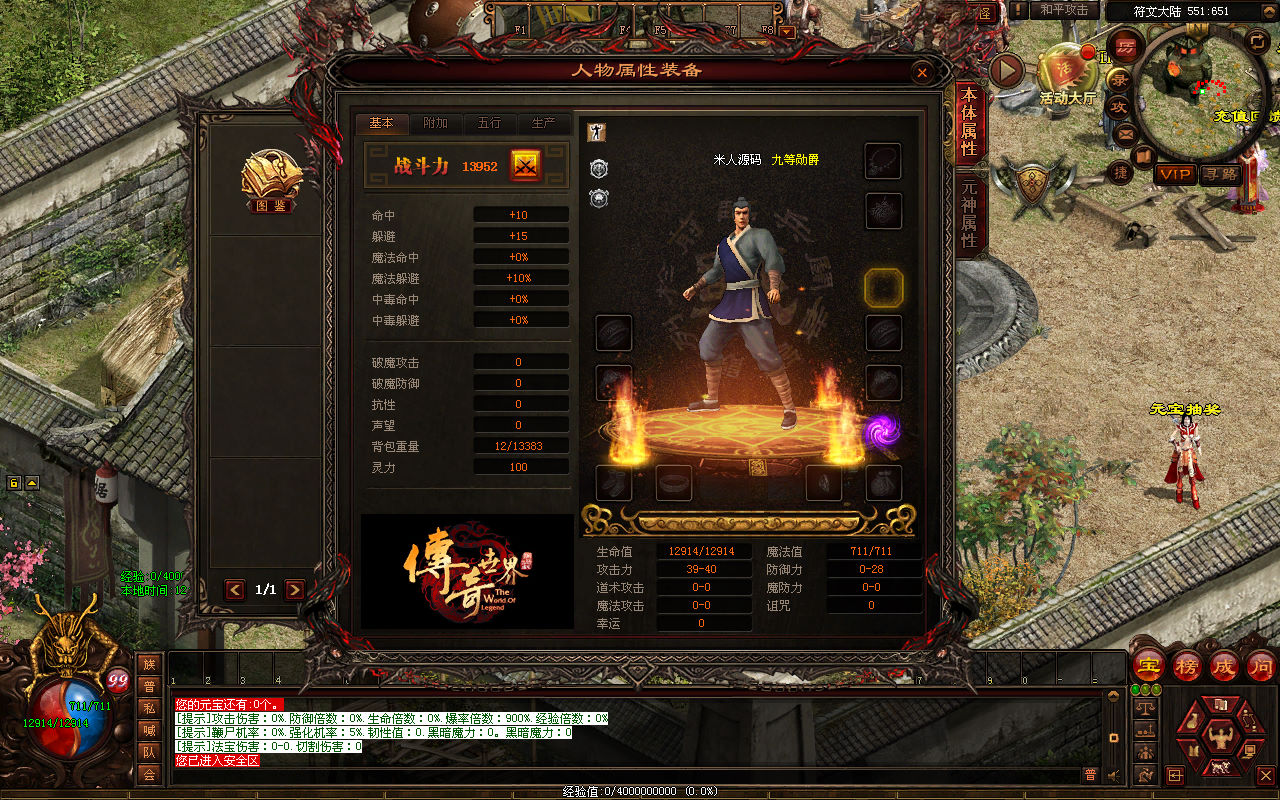1280x800 pixels.
Task: Switch to the 元神属性 side tab
Action: 969,214
